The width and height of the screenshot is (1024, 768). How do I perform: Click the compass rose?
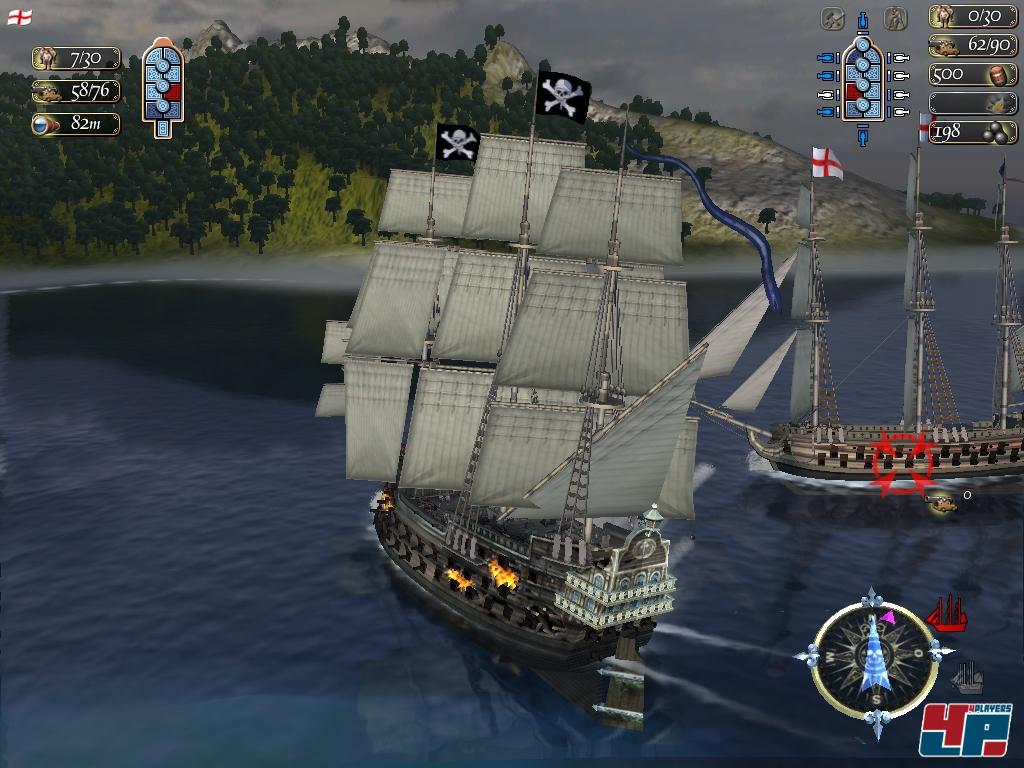point(874,652)
